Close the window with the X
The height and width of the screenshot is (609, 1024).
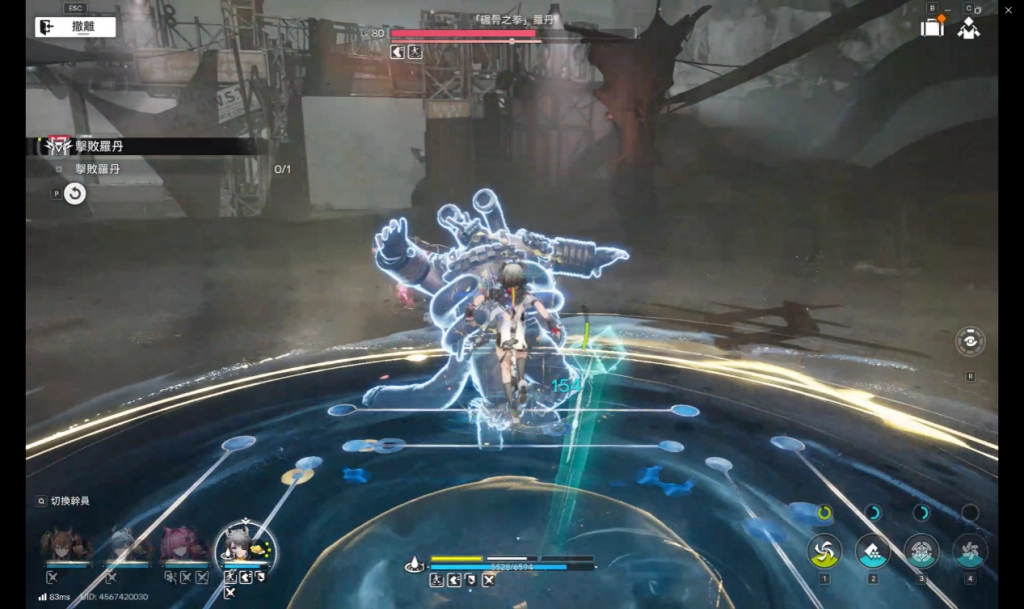(1010, 9)
